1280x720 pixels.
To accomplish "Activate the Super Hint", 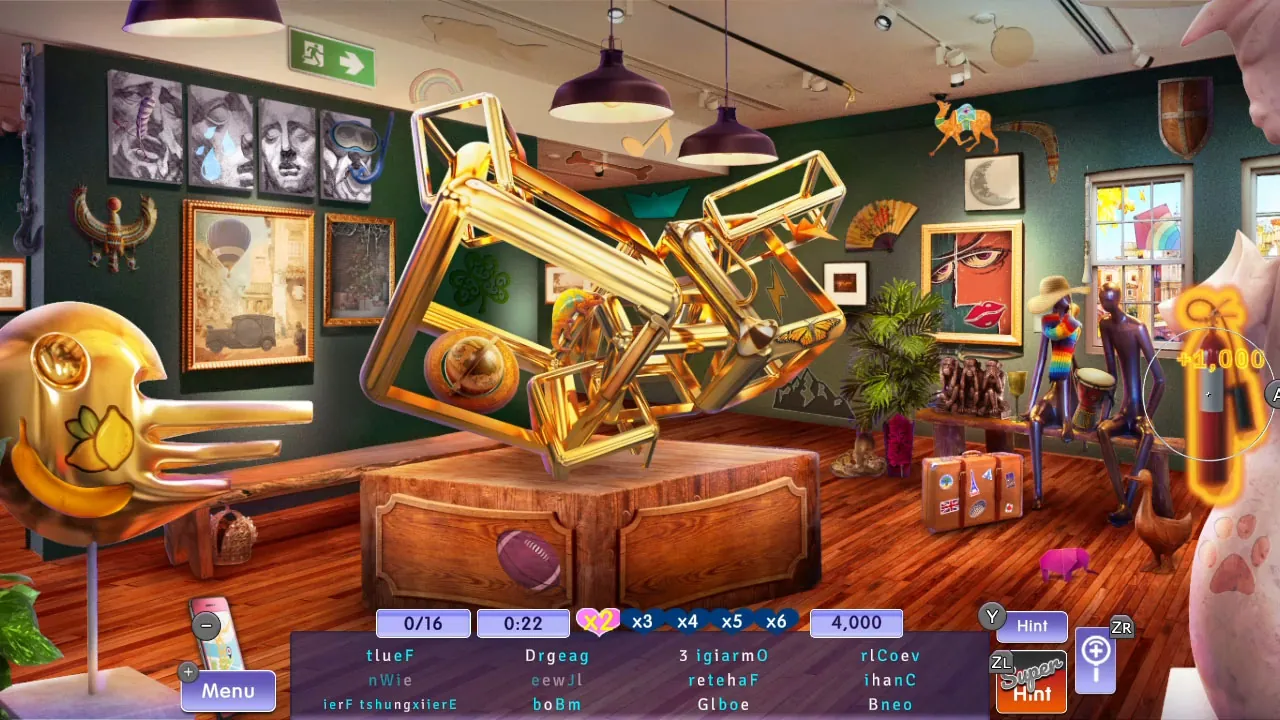I will pyautogui.click(x=1030, y=682).
